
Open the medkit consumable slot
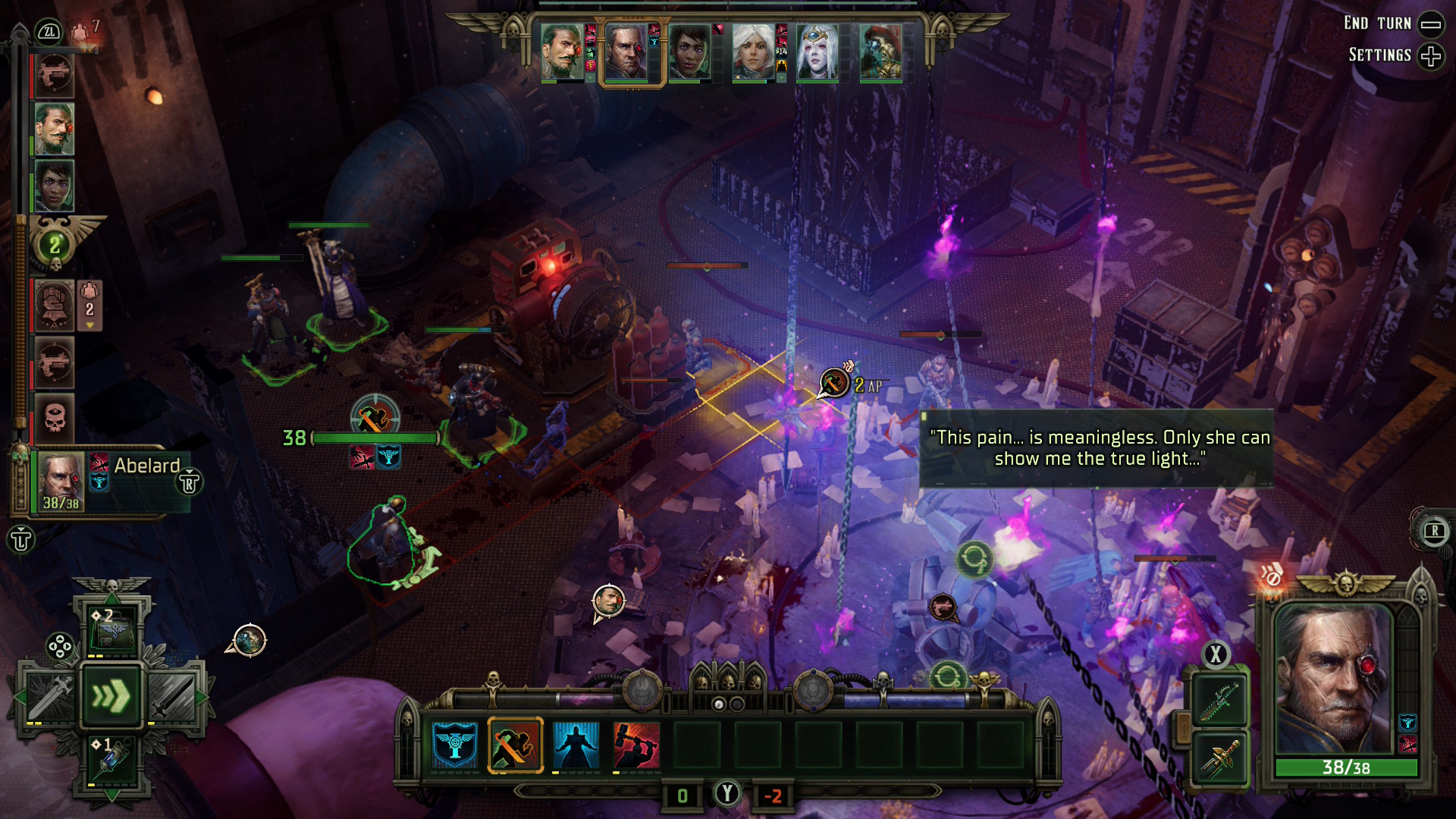[111, 629]
